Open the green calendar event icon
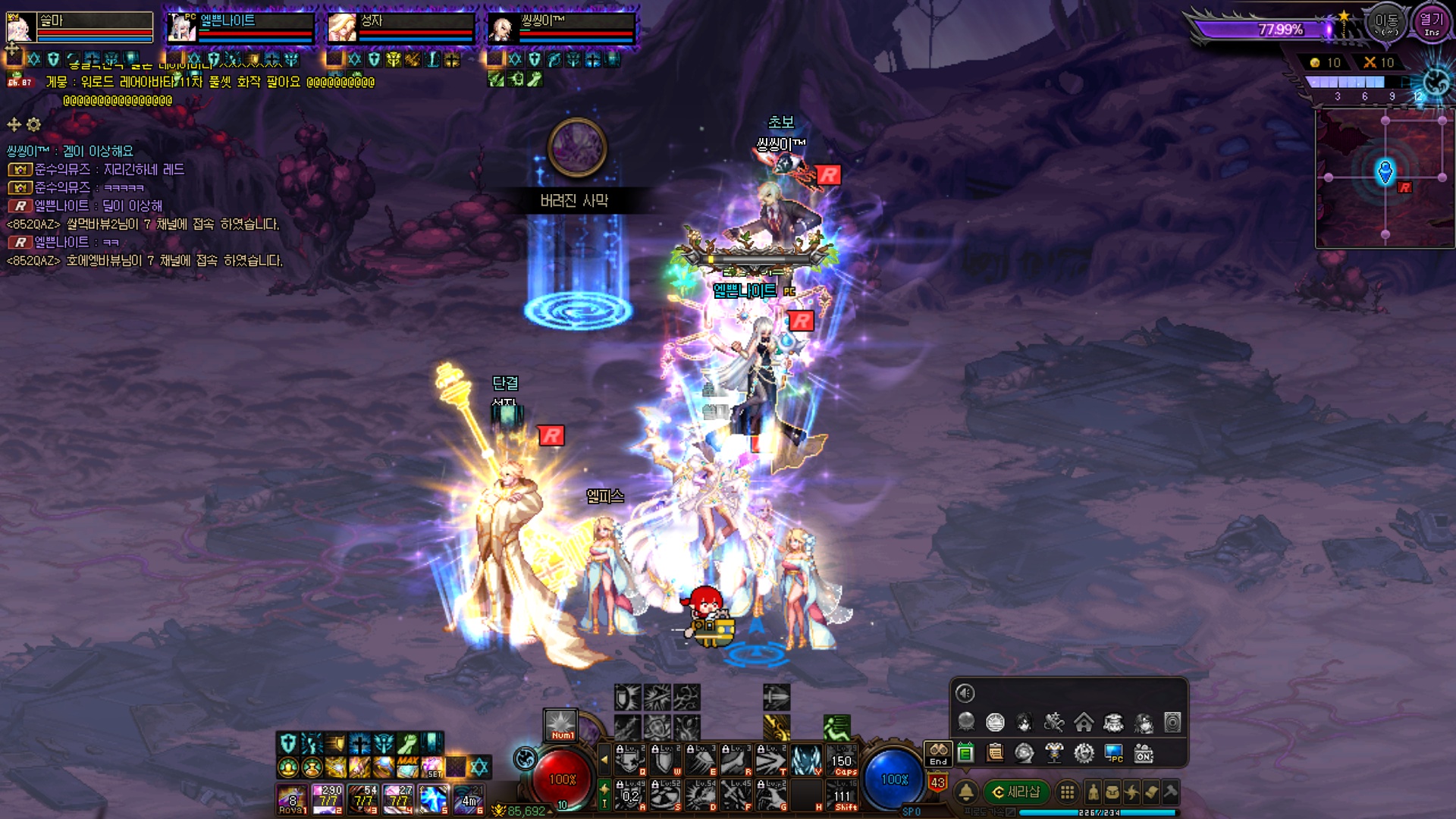 [x=965, y=753]
